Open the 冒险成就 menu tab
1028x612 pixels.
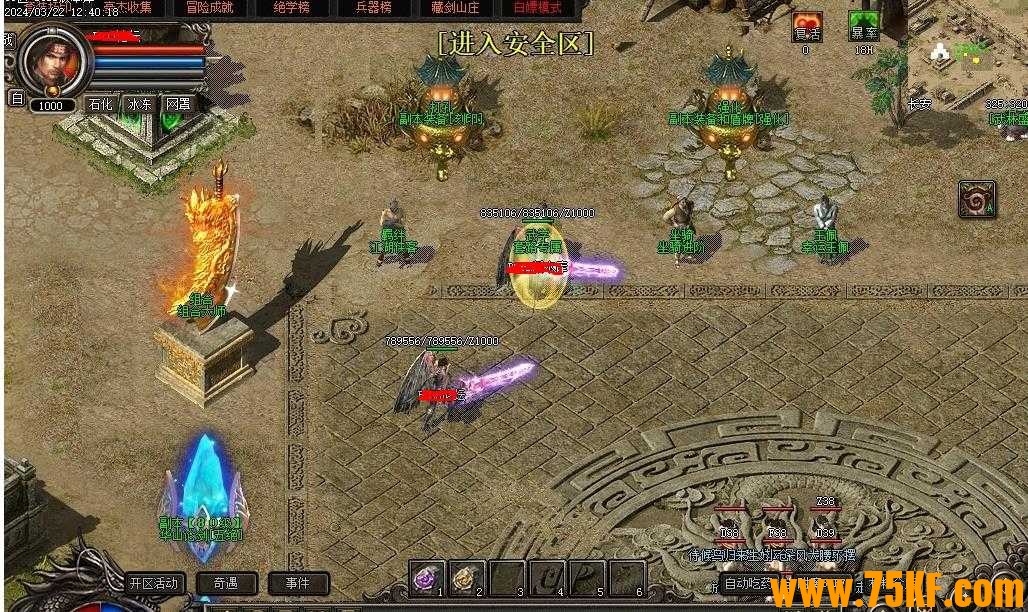[209, 7]
